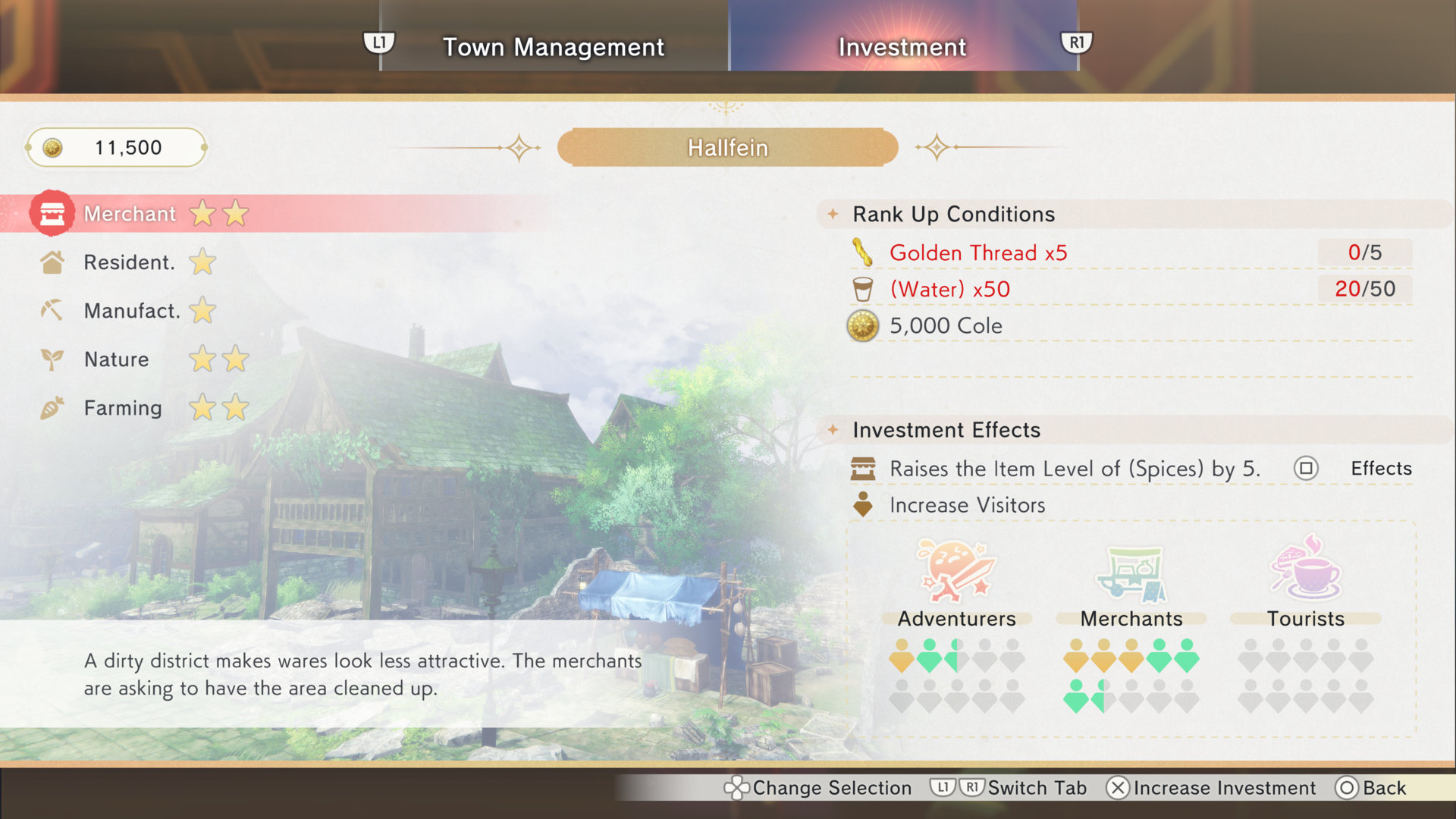Image resolution: width=1456 pixels, height=819 pixels.
Task: Click Increase Investment in the bottom bar
Action: (1212, 788)
